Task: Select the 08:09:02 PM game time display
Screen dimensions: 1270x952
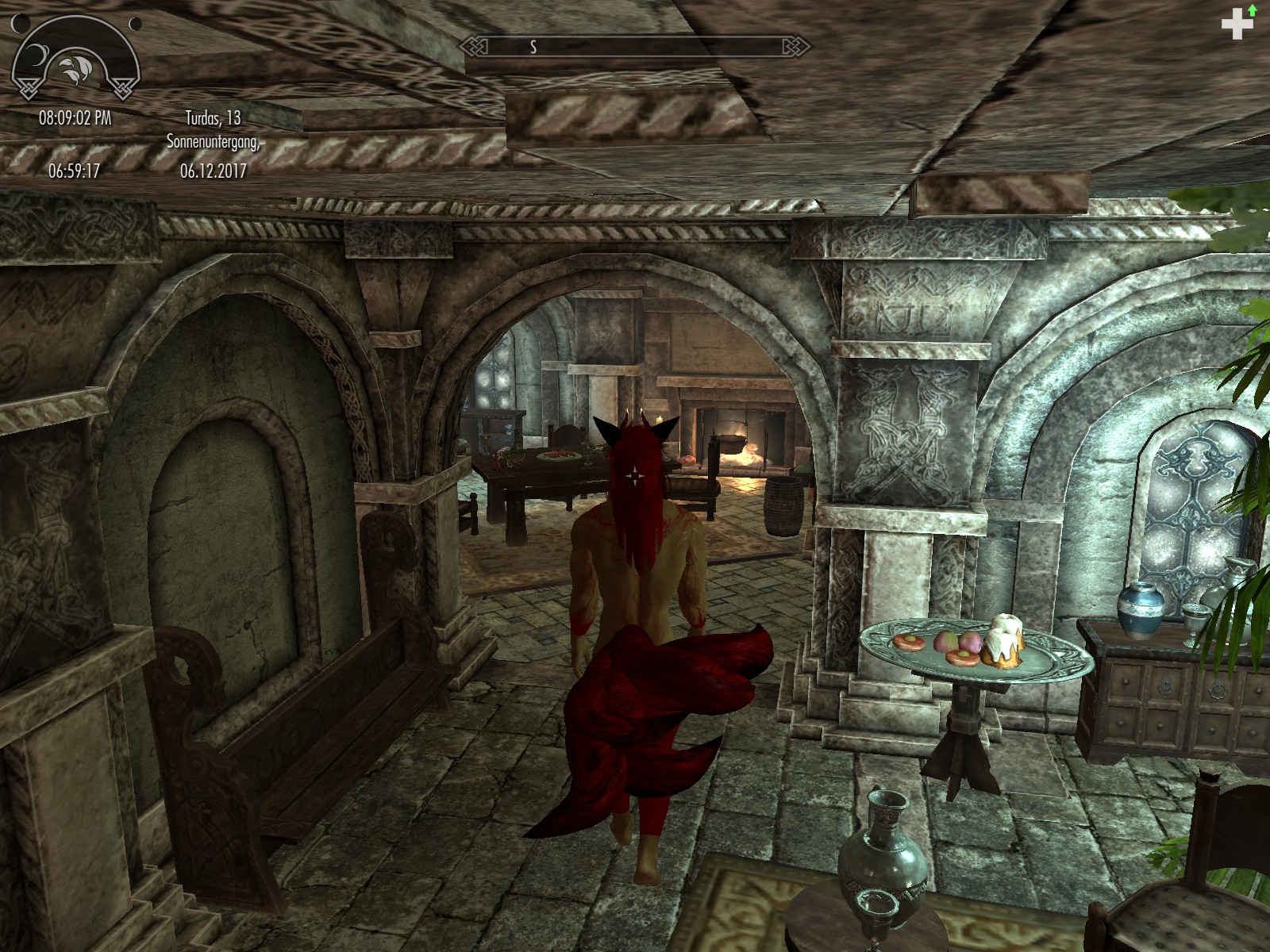Action: [75, 117]
